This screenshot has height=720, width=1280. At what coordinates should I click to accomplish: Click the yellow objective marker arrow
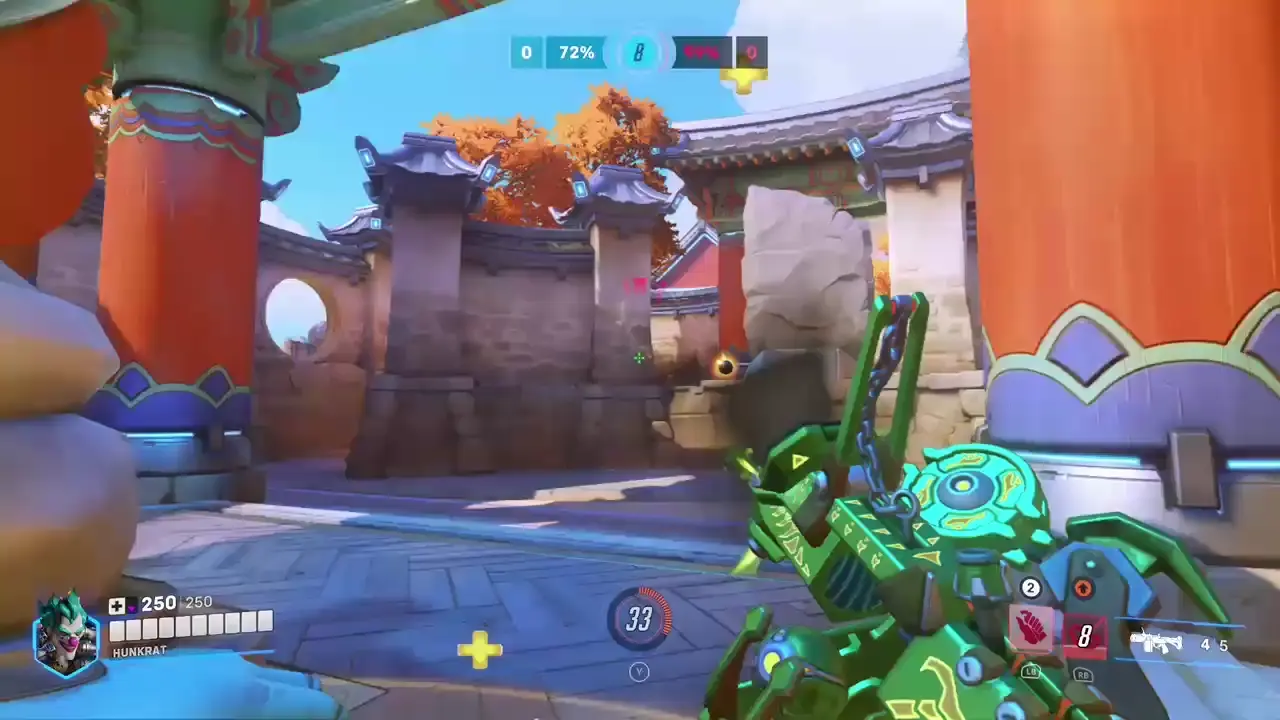[744, 76]
